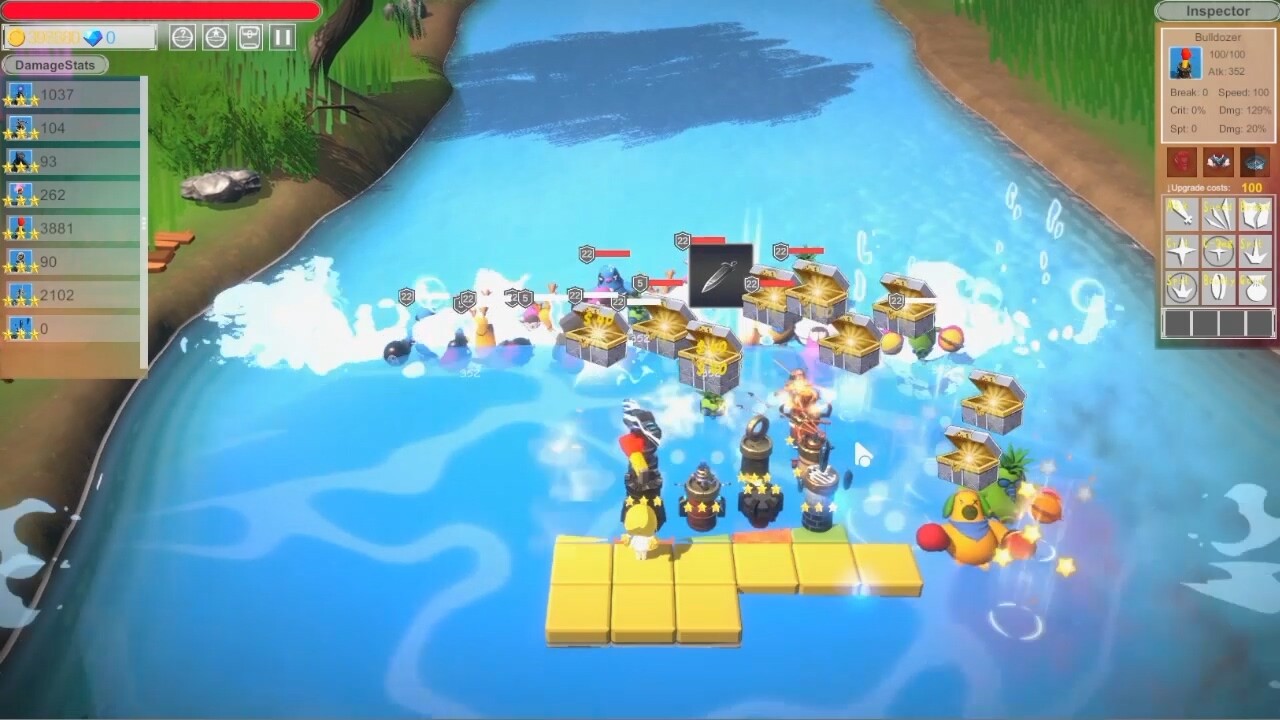Select the Crit upgrade star icon
This screenshot has width=1280, height=720.
pos(1182,251)
